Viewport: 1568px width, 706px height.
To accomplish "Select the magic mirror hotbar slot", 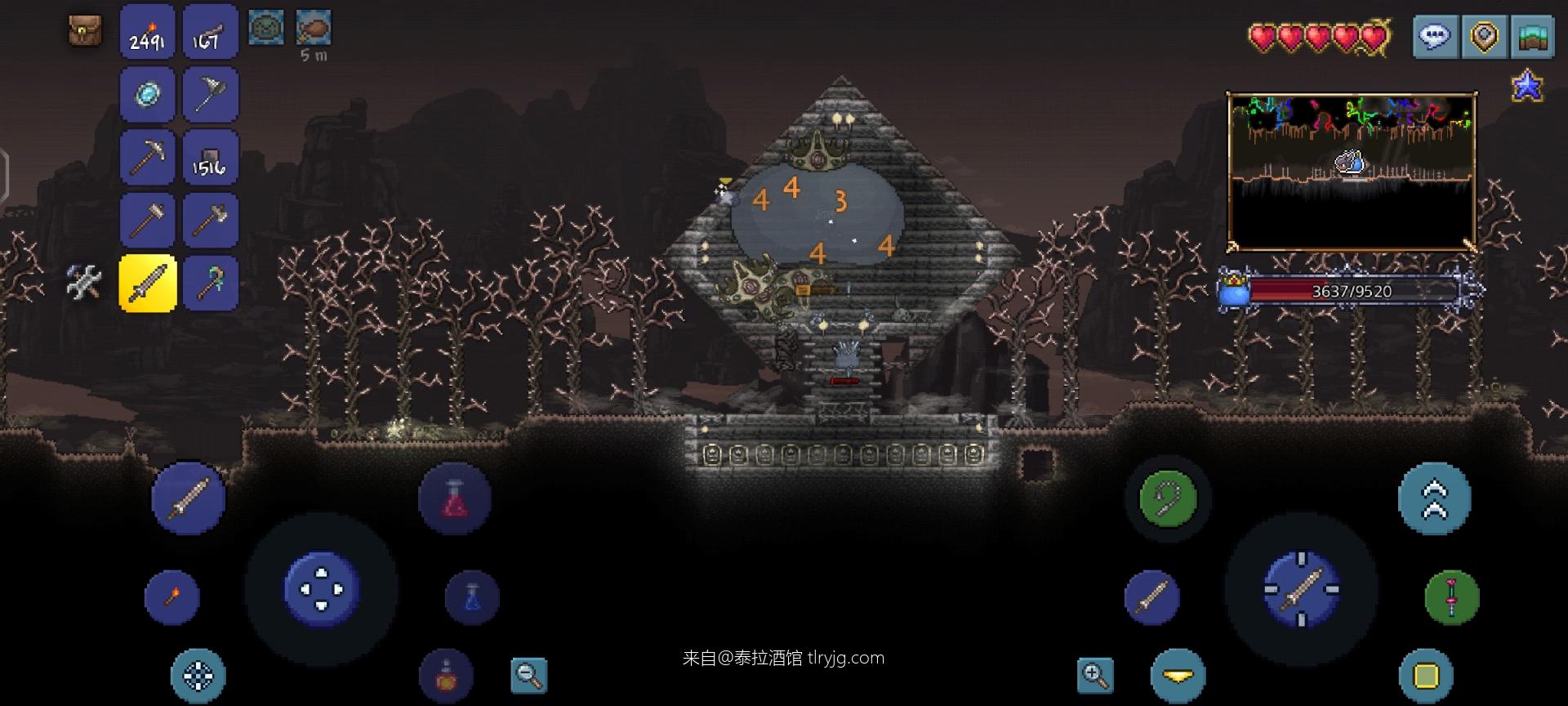I will click(148, 95).
